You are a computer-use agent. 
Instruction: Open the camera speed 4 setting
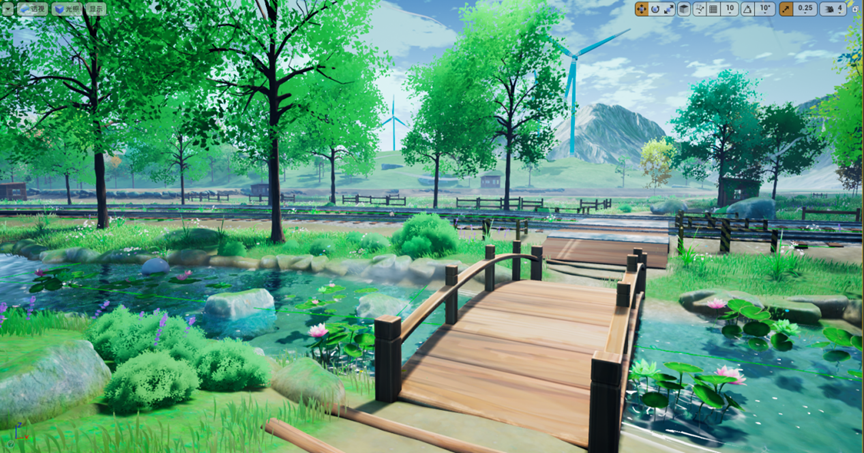(833, 9)
